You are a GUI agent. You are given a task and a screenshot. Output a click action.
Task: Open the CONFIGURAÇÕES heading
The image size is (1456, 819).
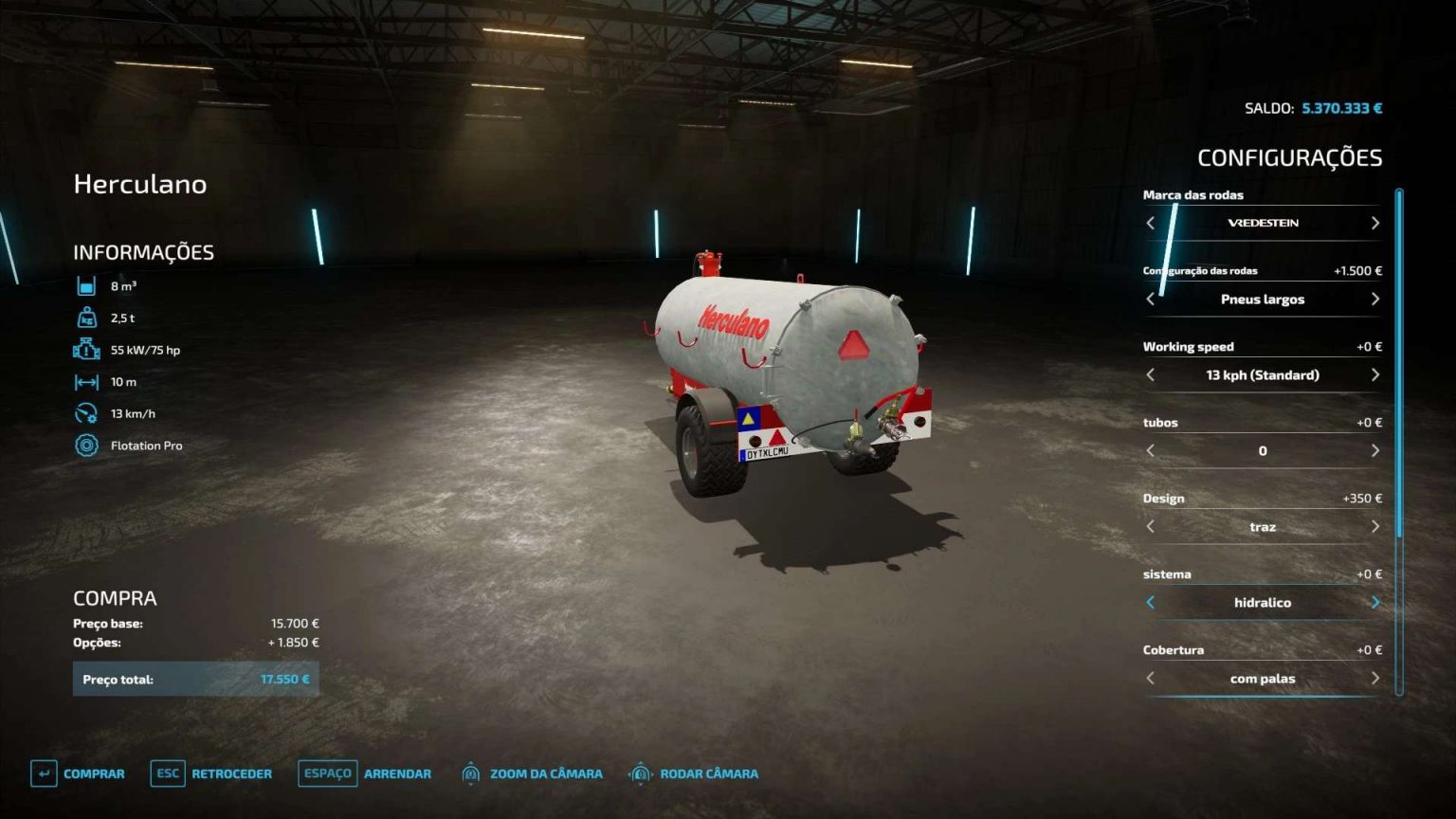1291,156
